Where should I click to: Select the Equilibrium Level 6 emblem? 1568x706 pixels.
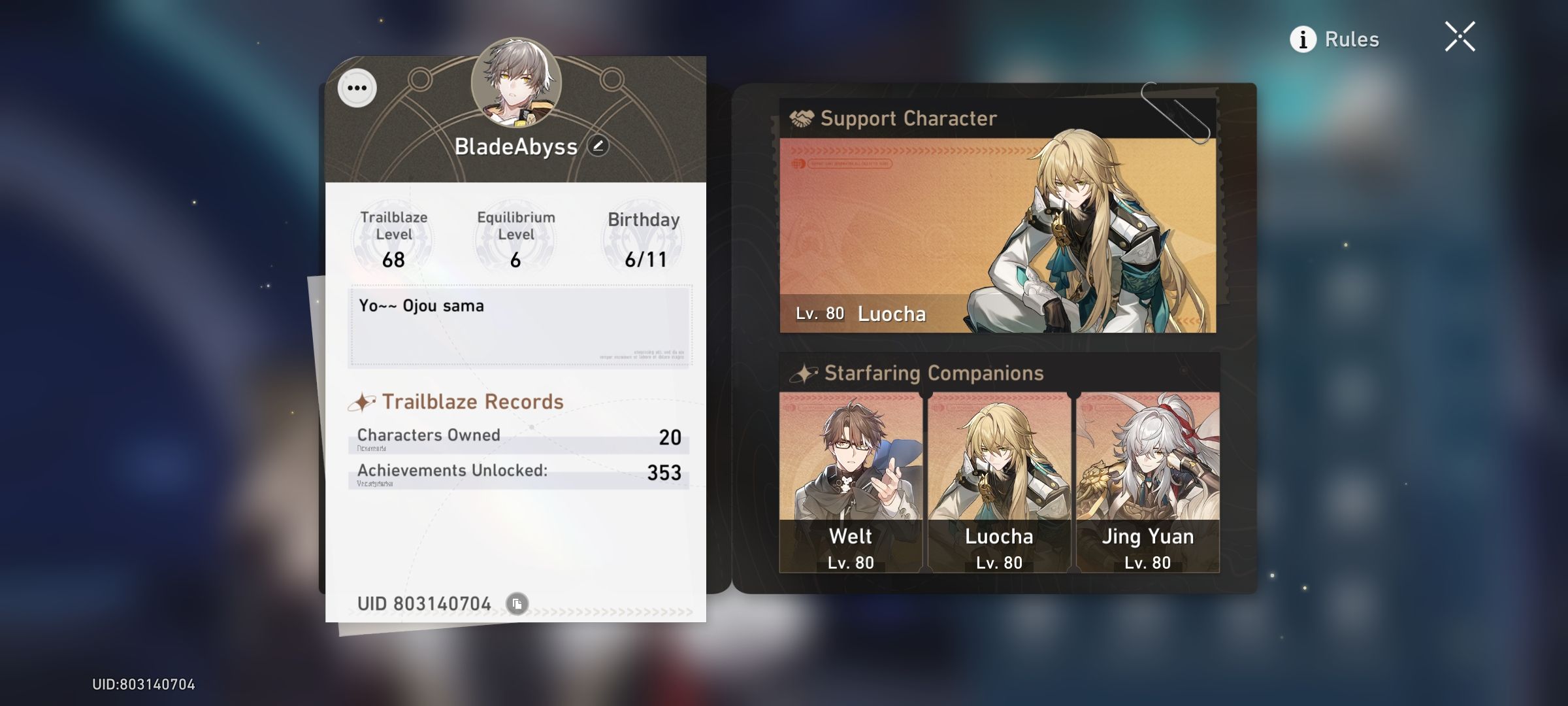pyautogui.click(x=514, y=239)
